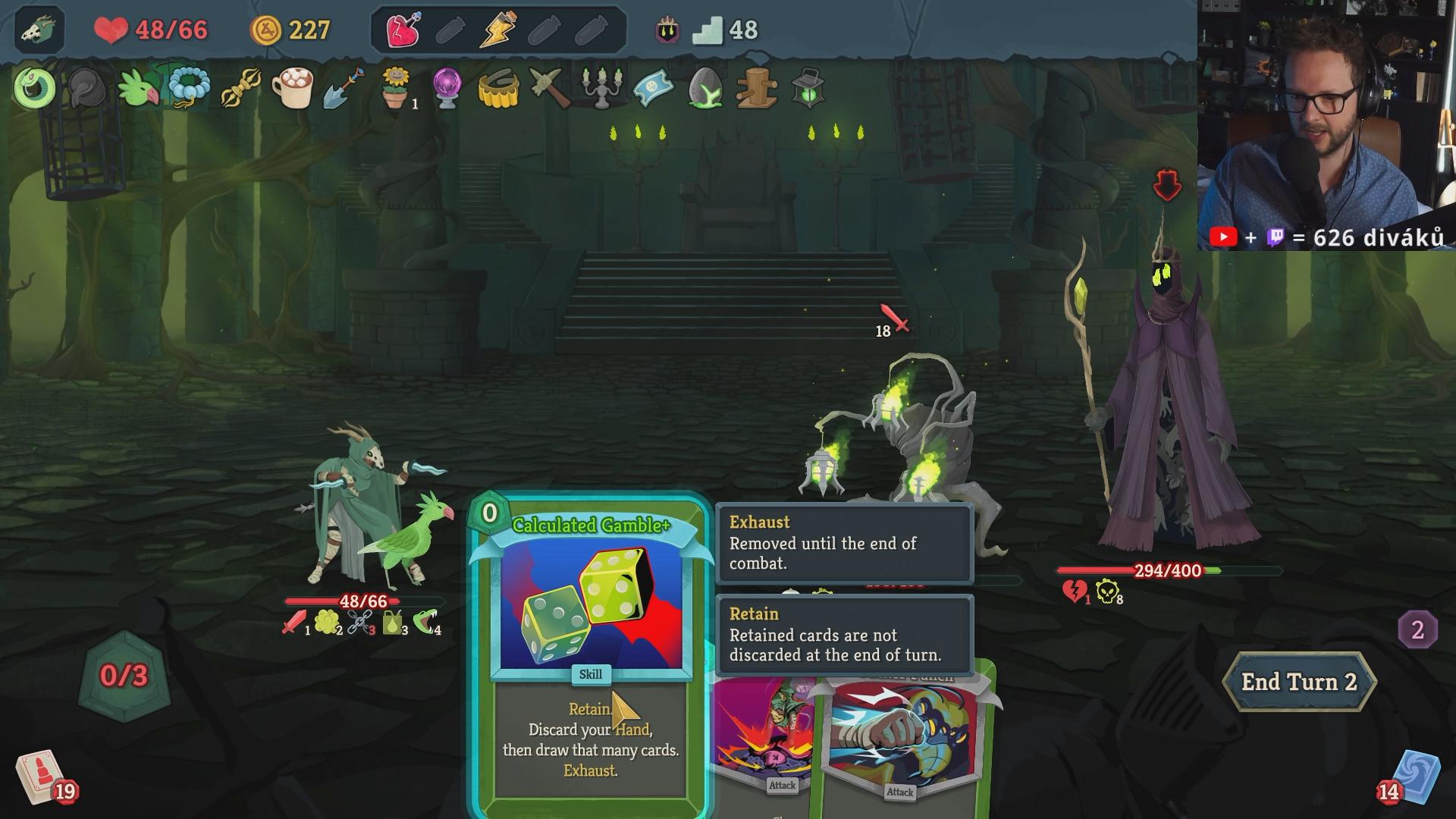
Task: Select the lightning bolt potion
Action: pyautogui.click(x=498, y=30)
